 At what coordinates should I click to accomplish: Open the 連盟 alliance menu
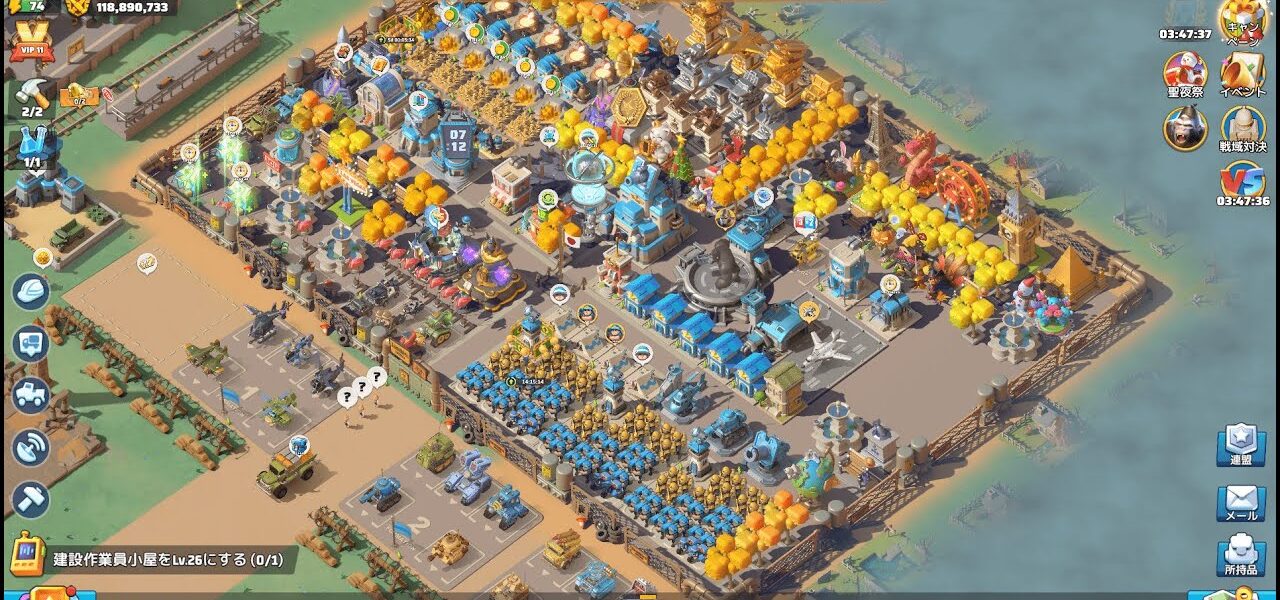coord(1241,446)
